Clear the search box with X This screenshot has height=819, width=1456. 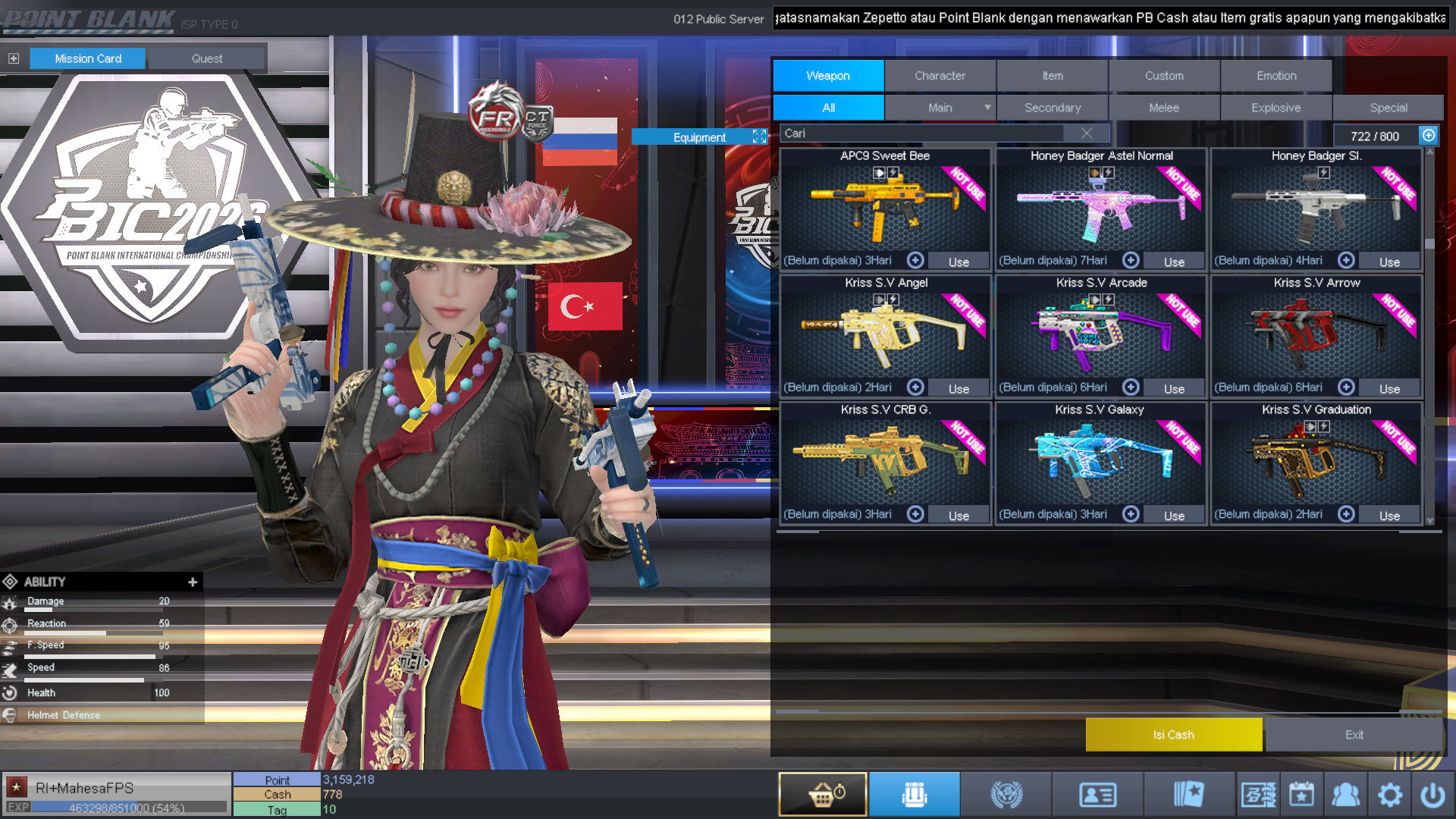(1087, 133)
